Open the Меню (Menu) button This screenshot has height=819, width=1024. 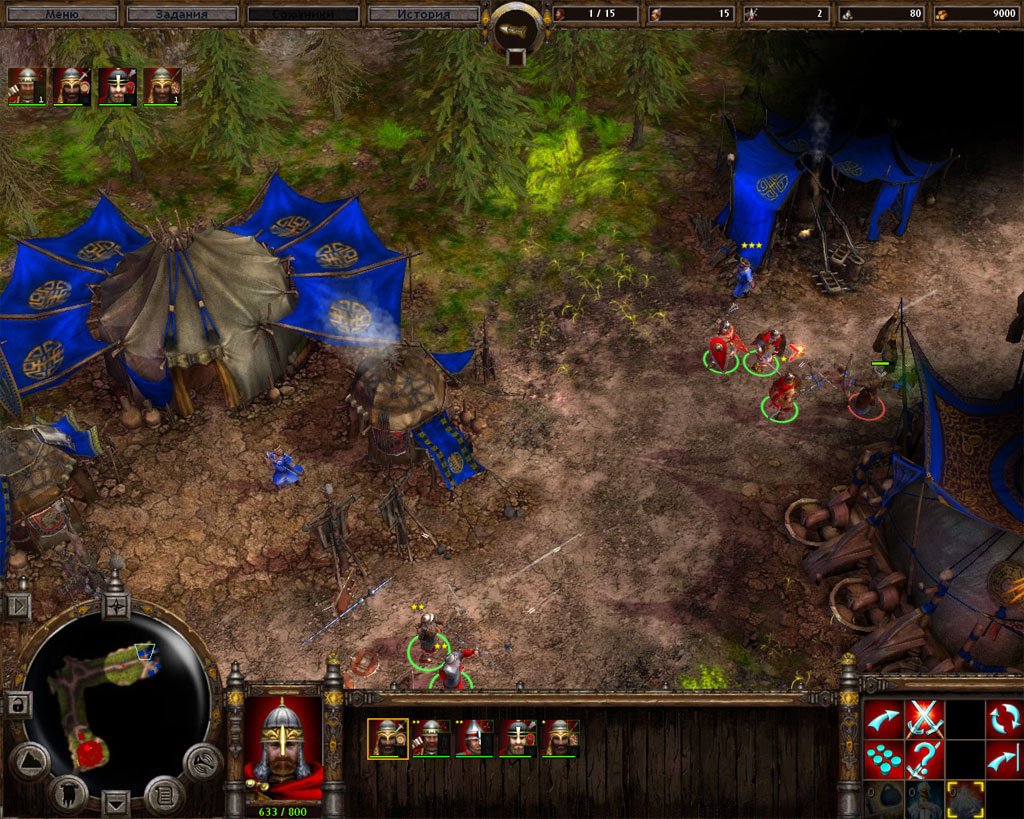(x=60, y=14)
